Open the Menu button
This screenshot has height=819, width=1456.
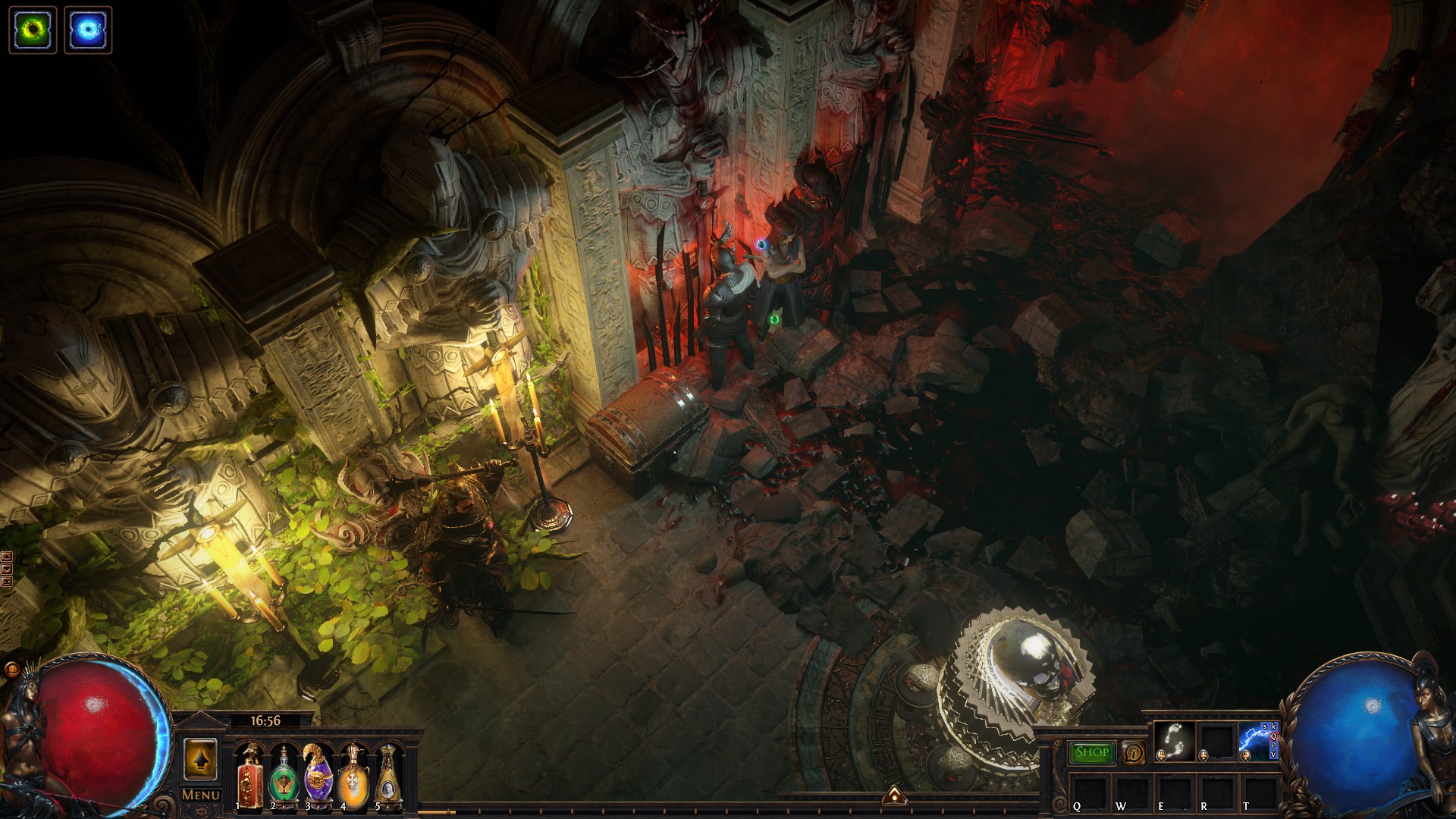[x=201, y=795]
